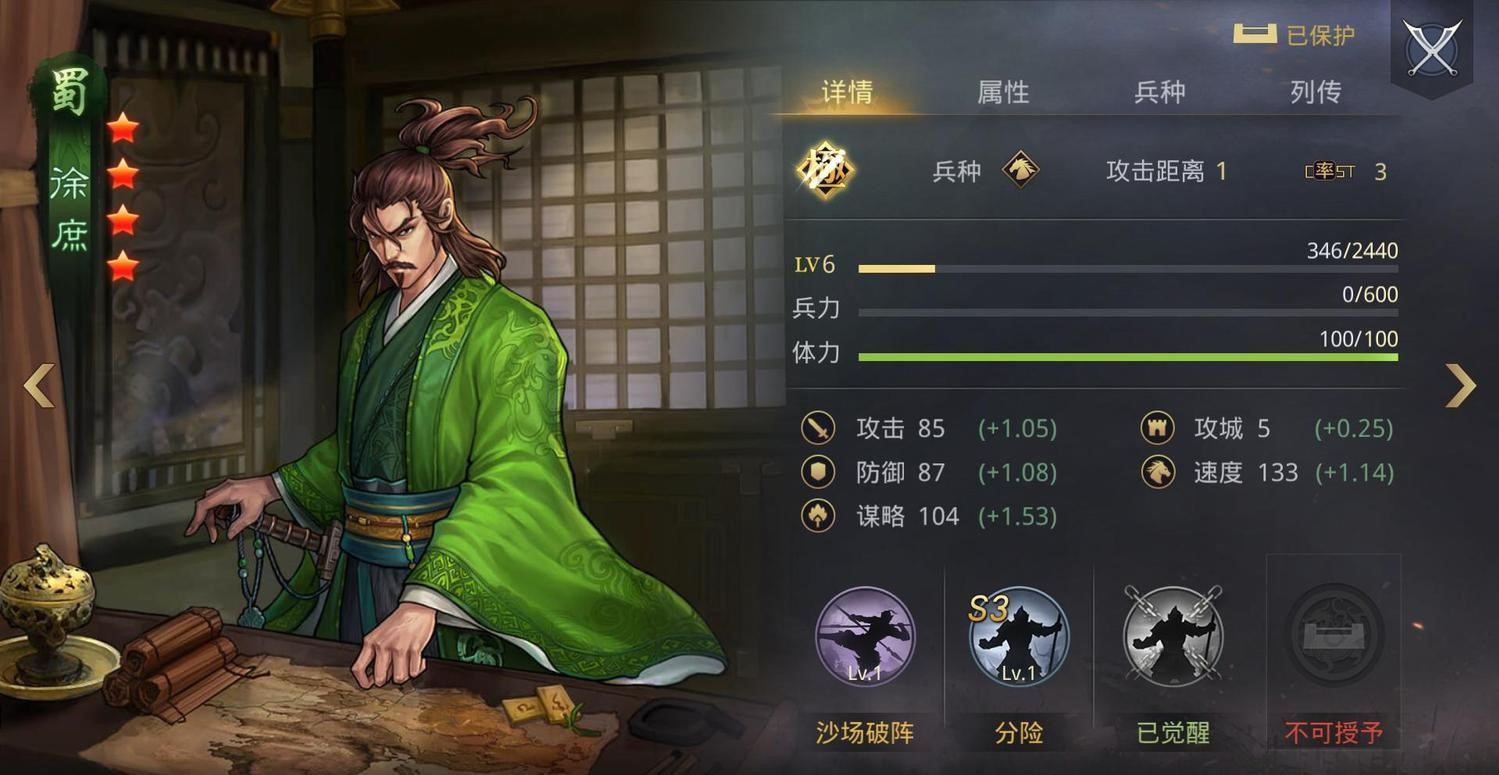The image size is (1499, 775).
Task: Open the 列传 biography tab
Action: pos(1313,92)
